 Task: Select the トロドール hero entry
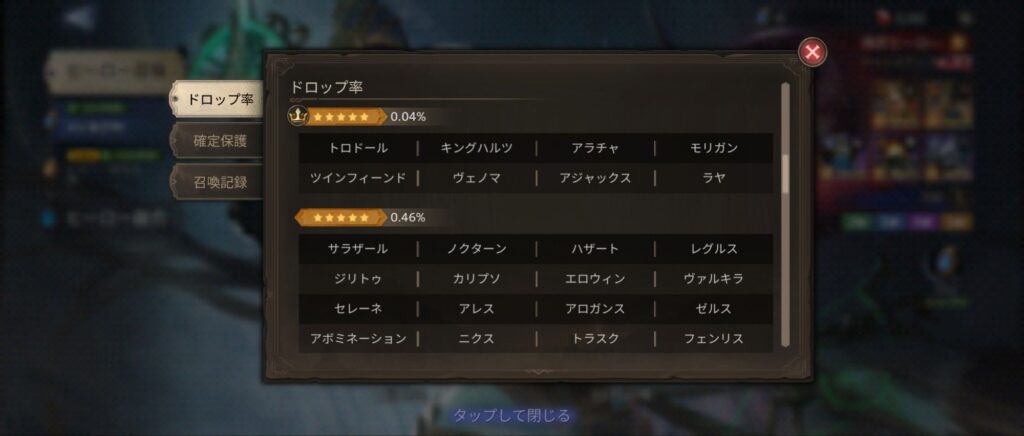point(358,148)
